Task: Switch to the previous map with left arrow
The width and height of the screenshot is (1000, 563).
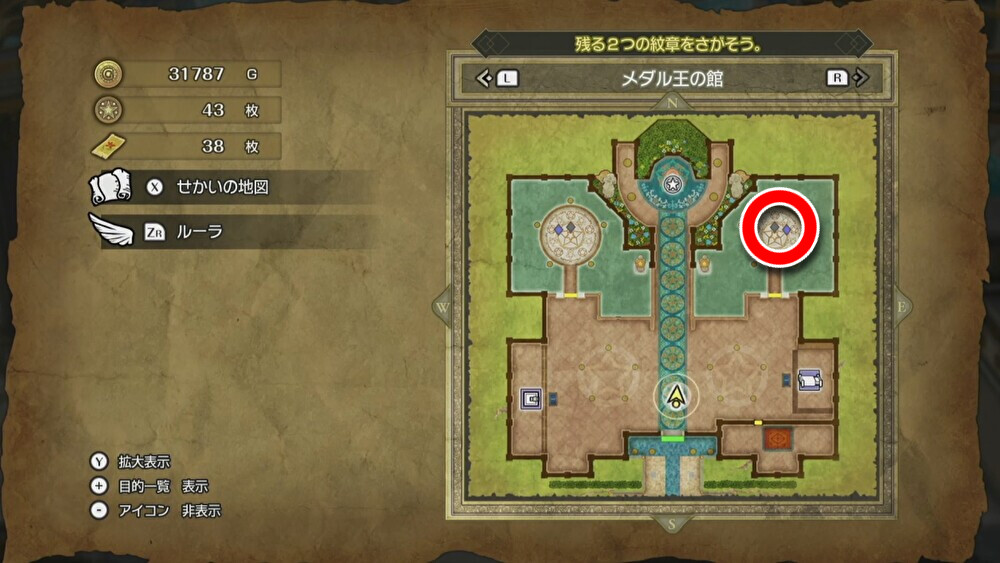Action: click(497, 78)
